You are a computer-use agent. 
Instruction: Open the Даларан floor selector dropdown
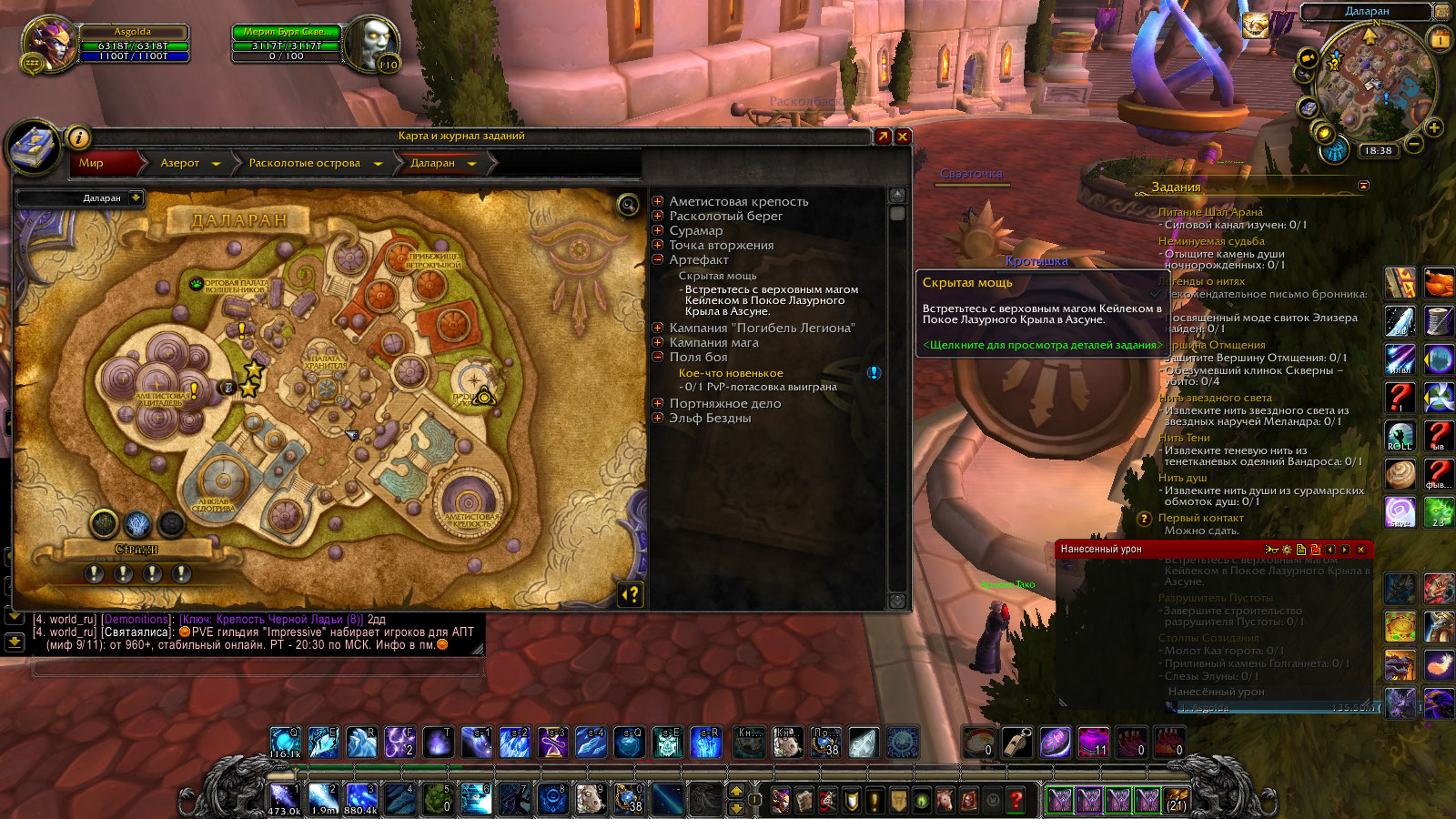(136, 197)
